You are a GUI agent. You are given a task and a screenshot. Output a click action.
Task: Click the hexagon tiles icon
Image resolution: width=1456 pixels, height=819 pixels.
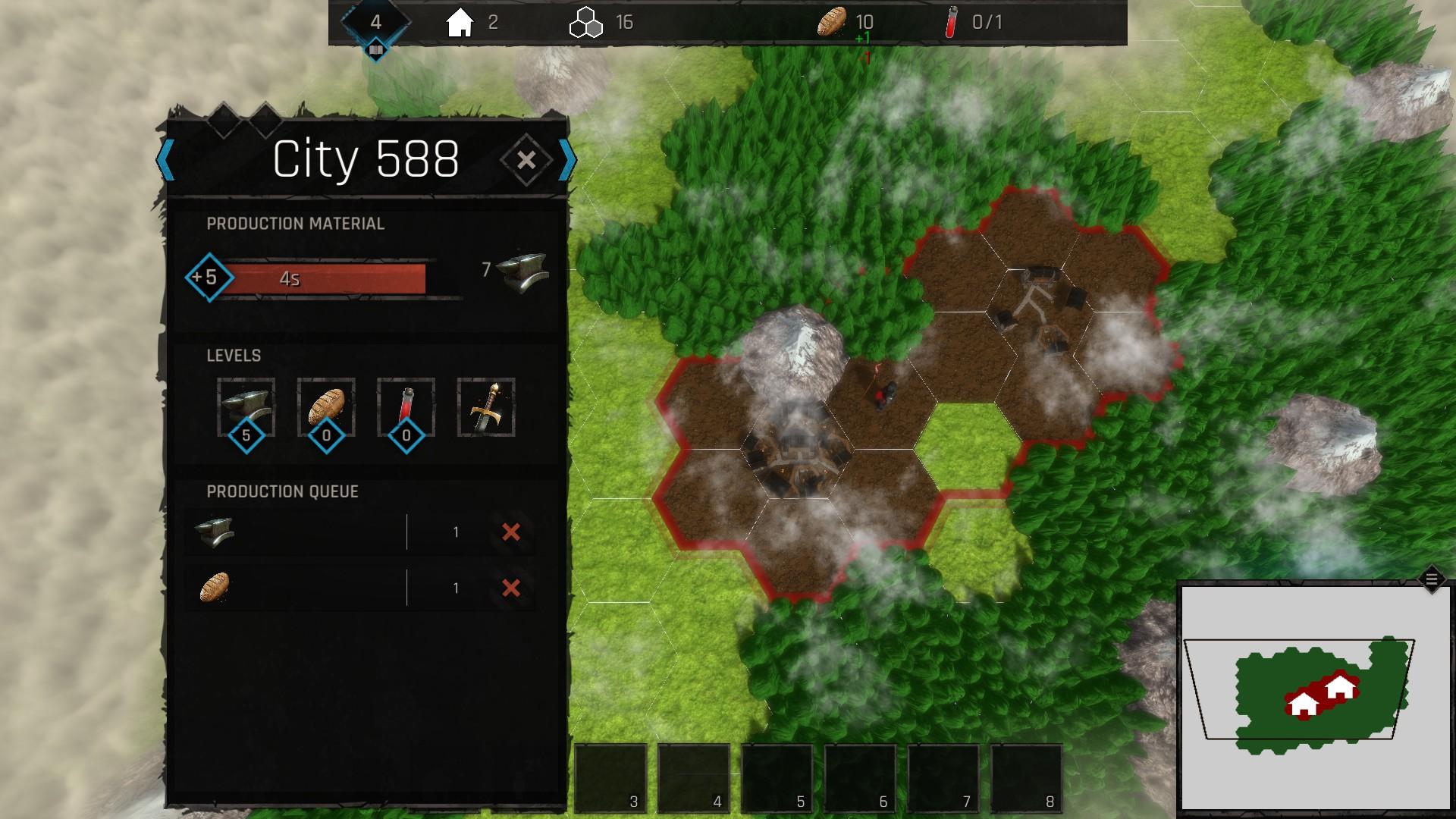(x=585, y=23)
